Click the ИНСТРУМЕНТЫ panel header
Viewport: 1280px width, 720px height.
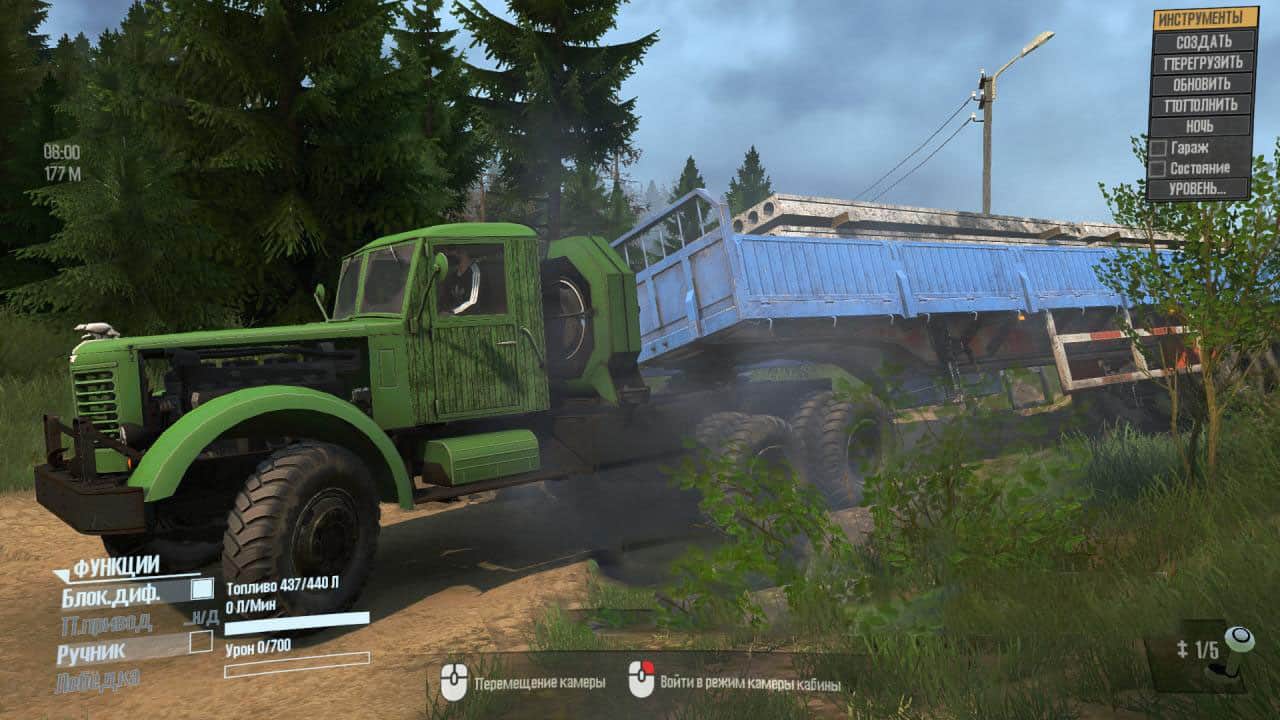(x=1205, y=18)
